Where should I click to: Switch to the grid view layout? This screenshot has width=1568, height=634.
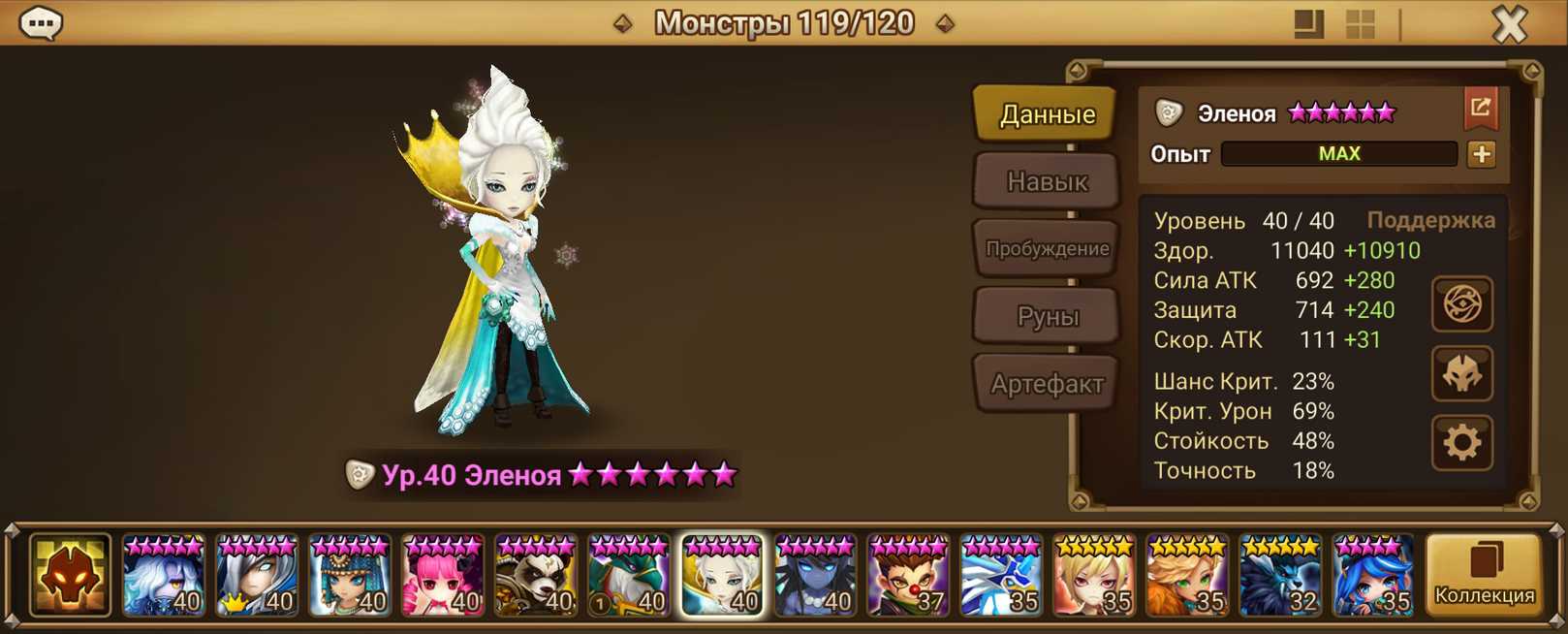(x=1361, y=24)
